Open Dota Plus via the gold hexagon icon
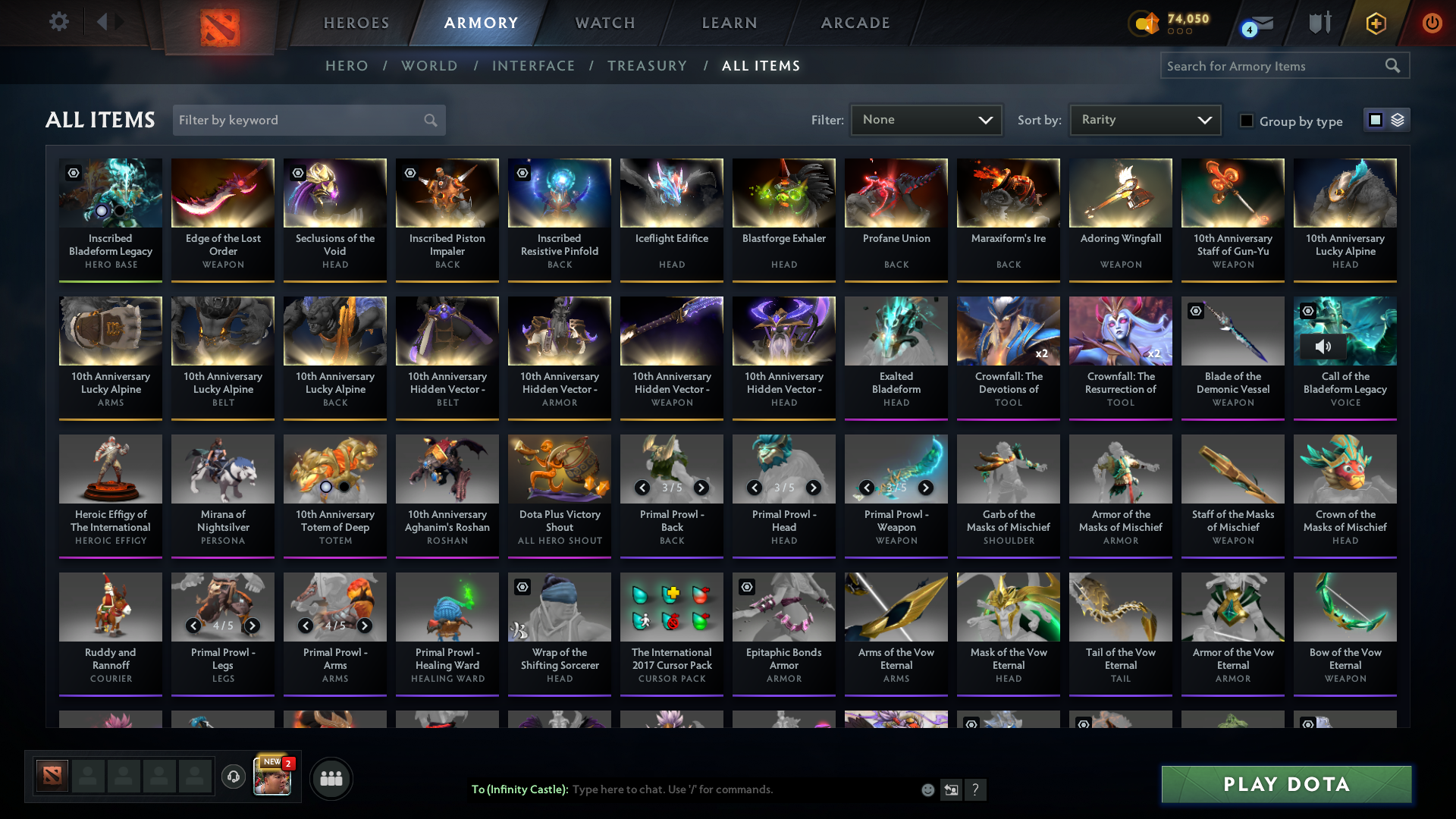The image size is (1456, 819). pyautogui.click(x=1375, y=22)
